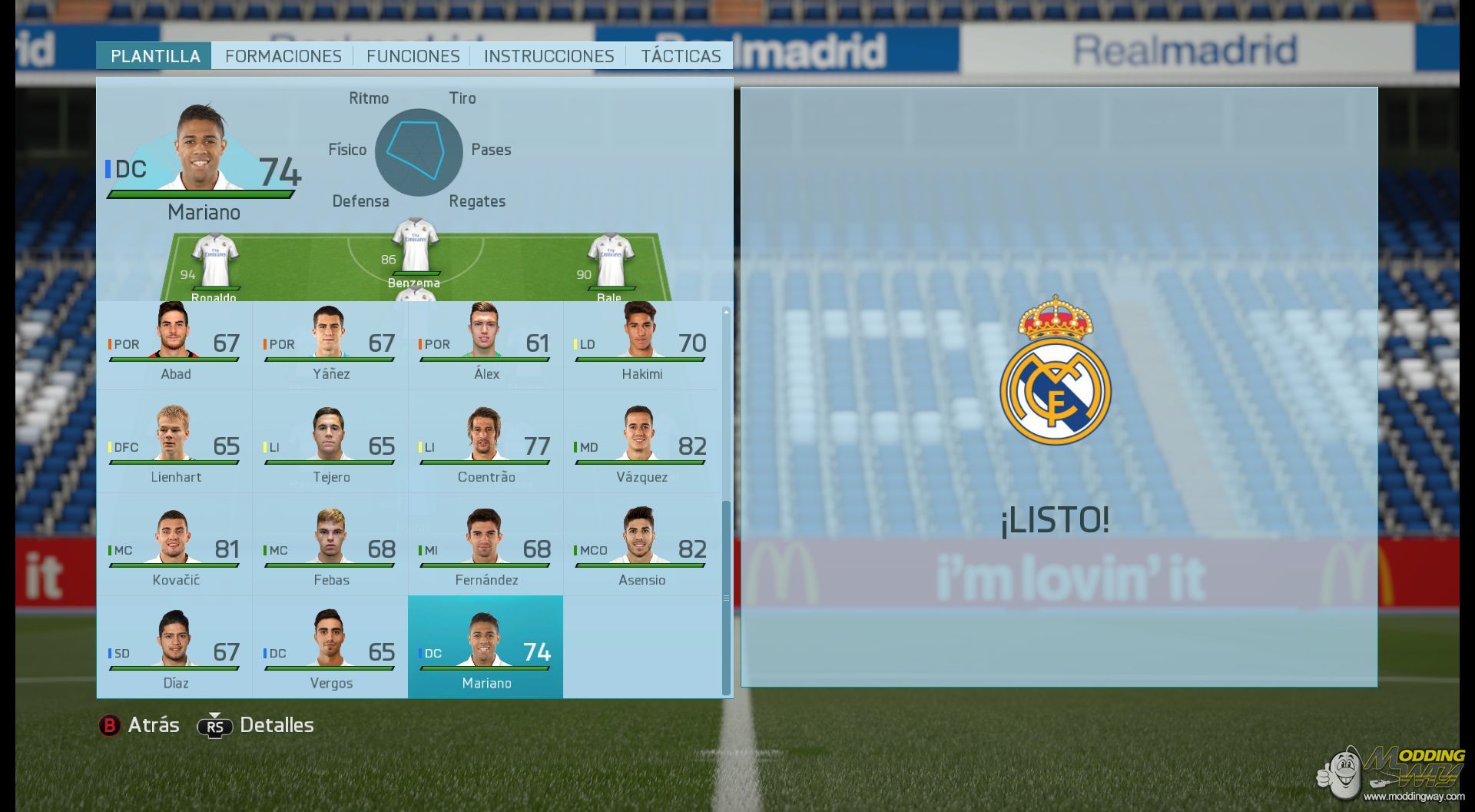Select Díaz the SD forward
Screen dimensions: 1475x812
point(175,655)
